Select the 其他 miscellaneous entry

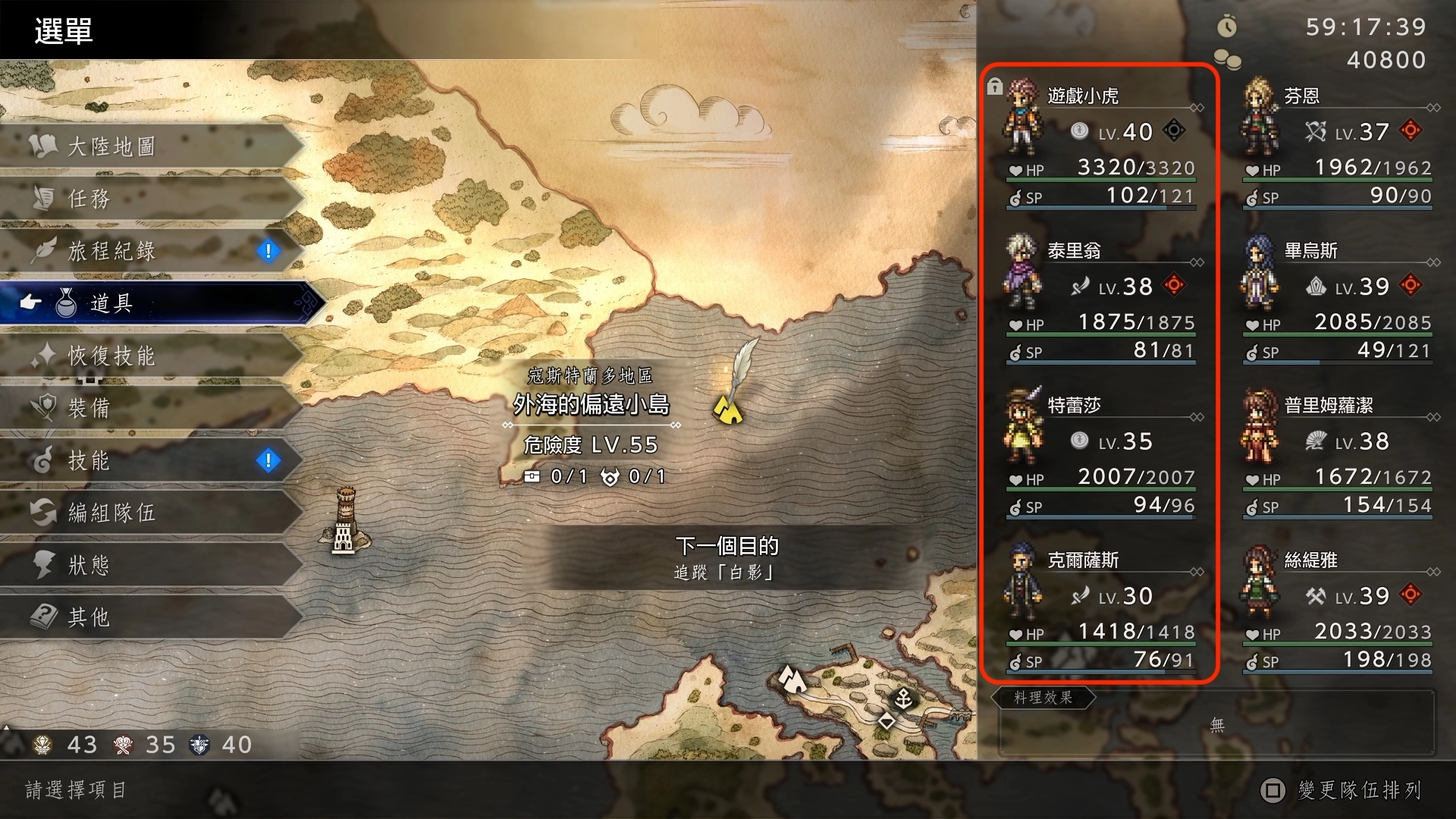[152, 617]
